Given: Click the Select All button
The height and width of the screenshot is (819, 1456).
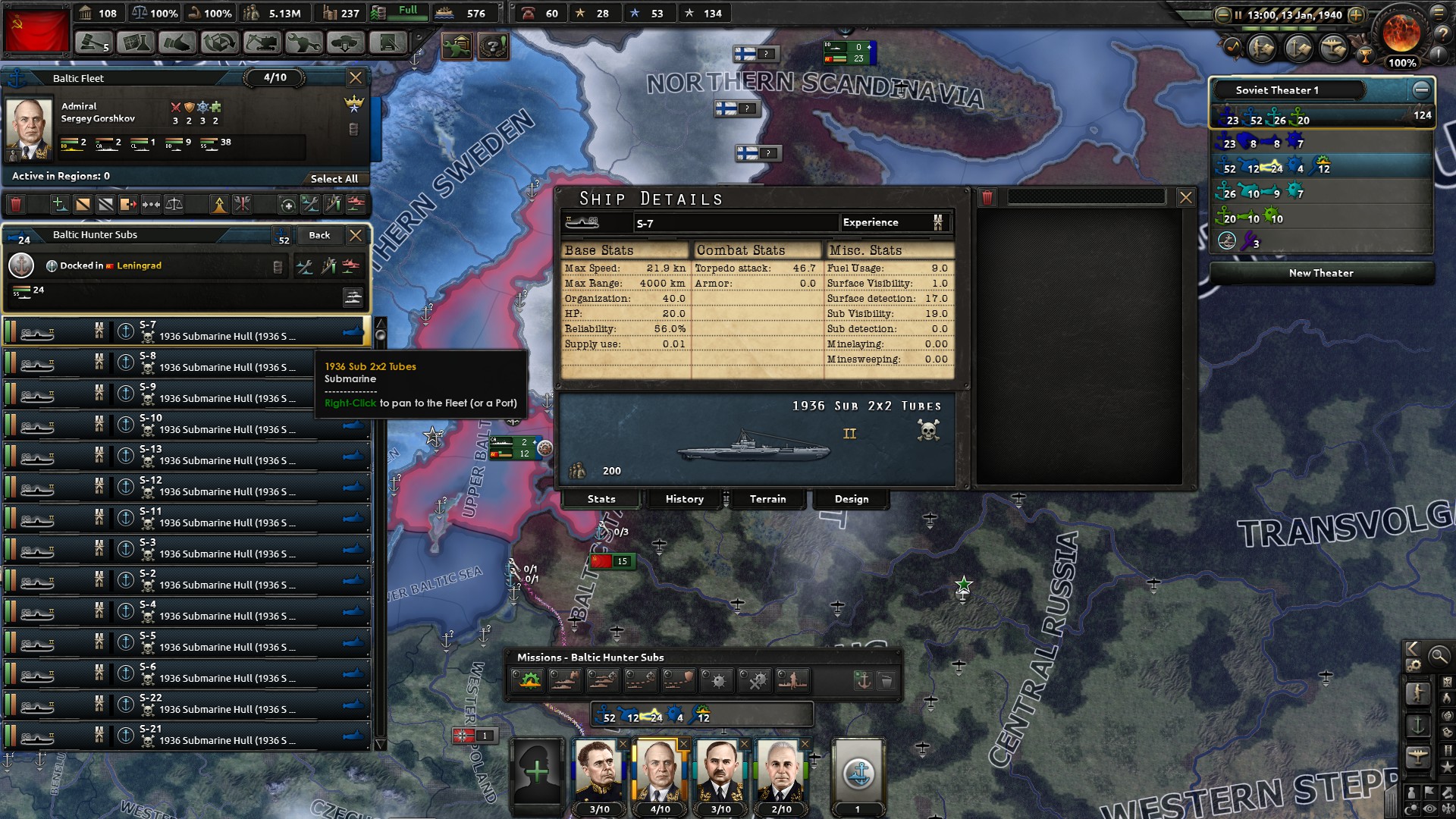Looking at the screenshot, I should (335, 178).
